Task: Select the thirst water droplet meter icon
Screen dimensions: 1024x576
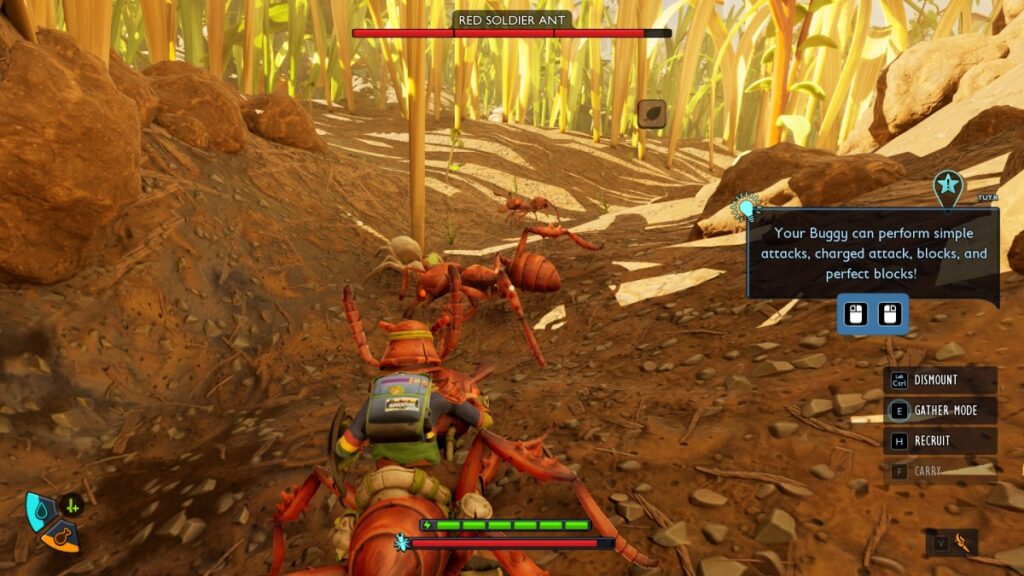Action: pos(40,510)
